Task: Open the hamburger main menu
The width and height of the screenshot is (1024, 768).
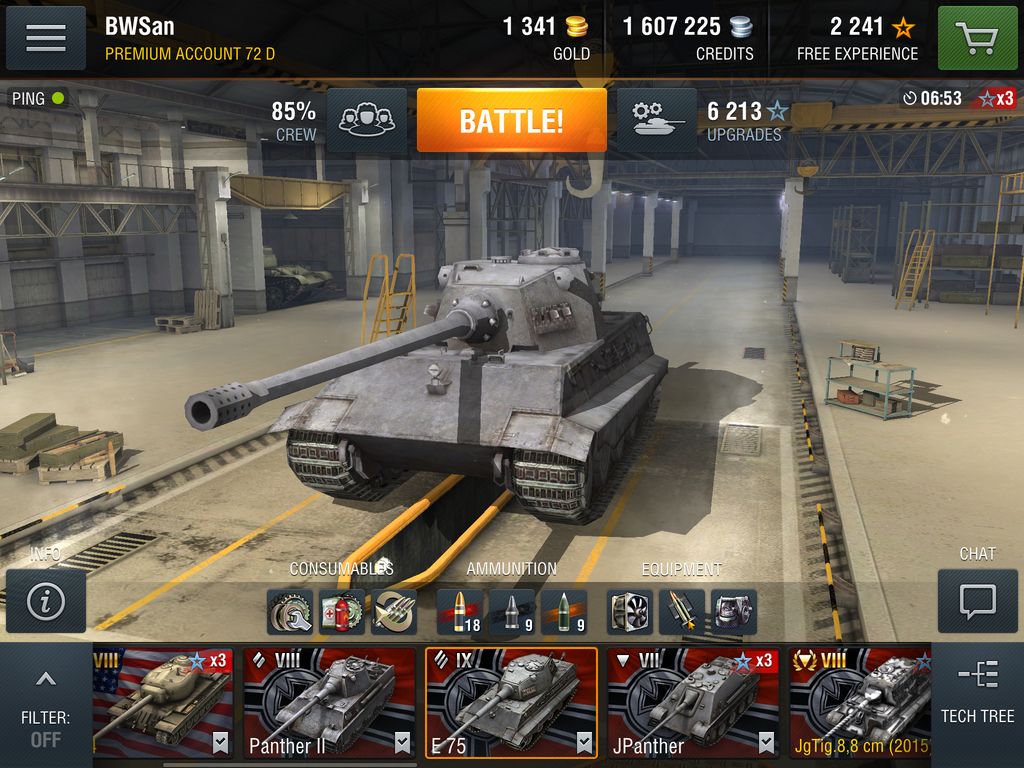Action: 45,38
